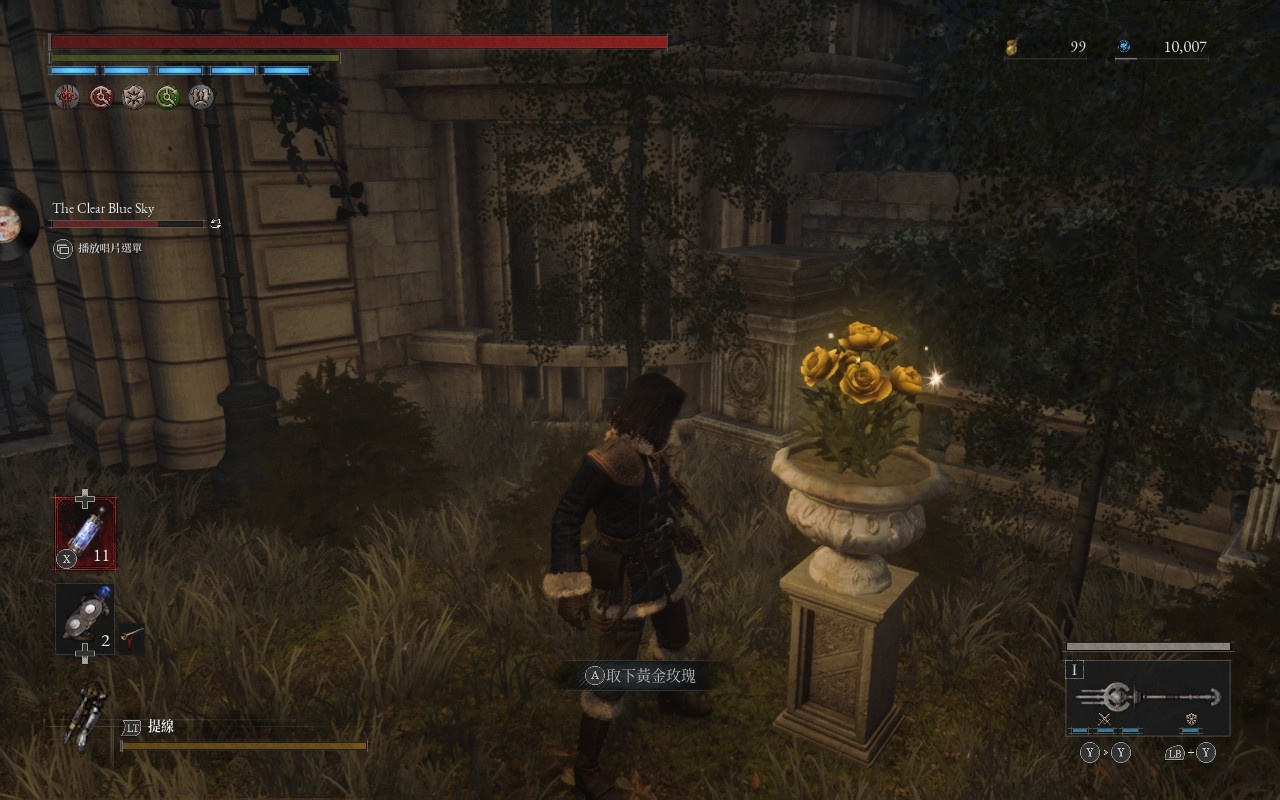Click the blue Ergo currency icon
Screen dimensions: 1280x800
click(1124, 46)
